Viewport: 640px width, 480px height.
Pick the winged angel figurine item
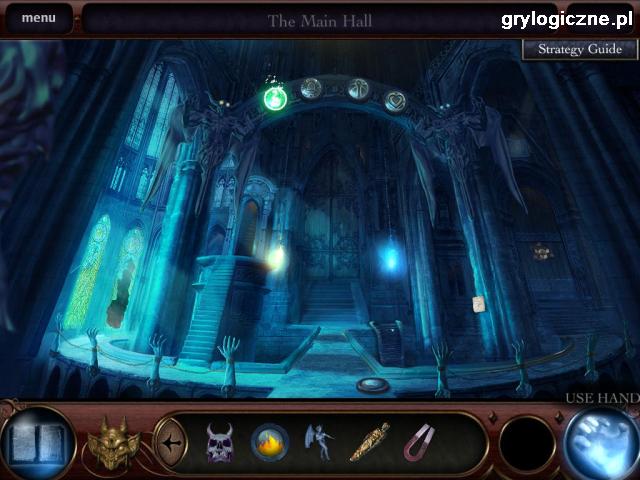pyautogui.click(x=318, y=441)
